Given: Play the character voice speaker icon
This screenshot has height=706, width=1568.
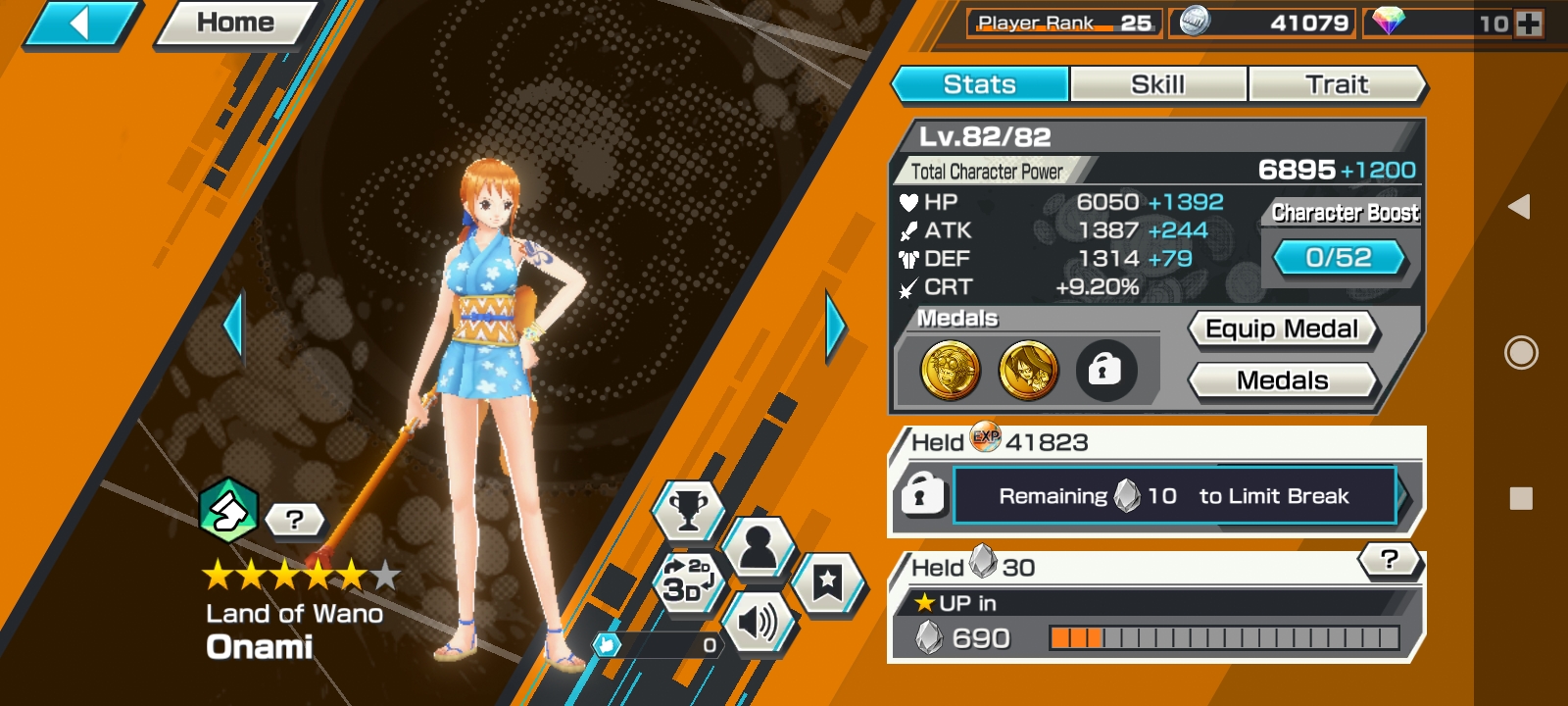Looking at the screenshot, I should point(757,622).
